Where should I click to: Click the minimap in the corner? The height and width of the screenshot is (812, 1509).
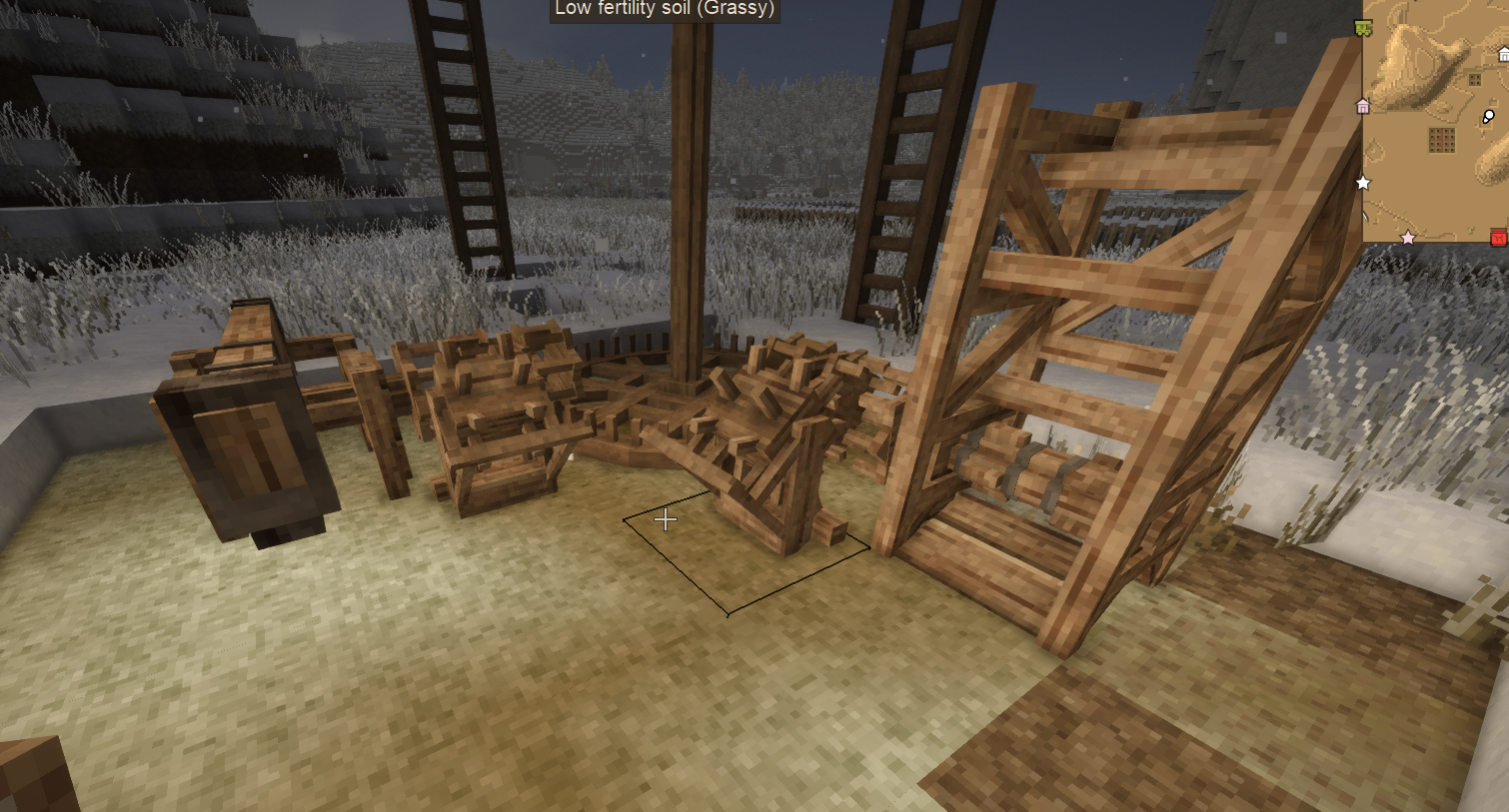(1435, 120)
